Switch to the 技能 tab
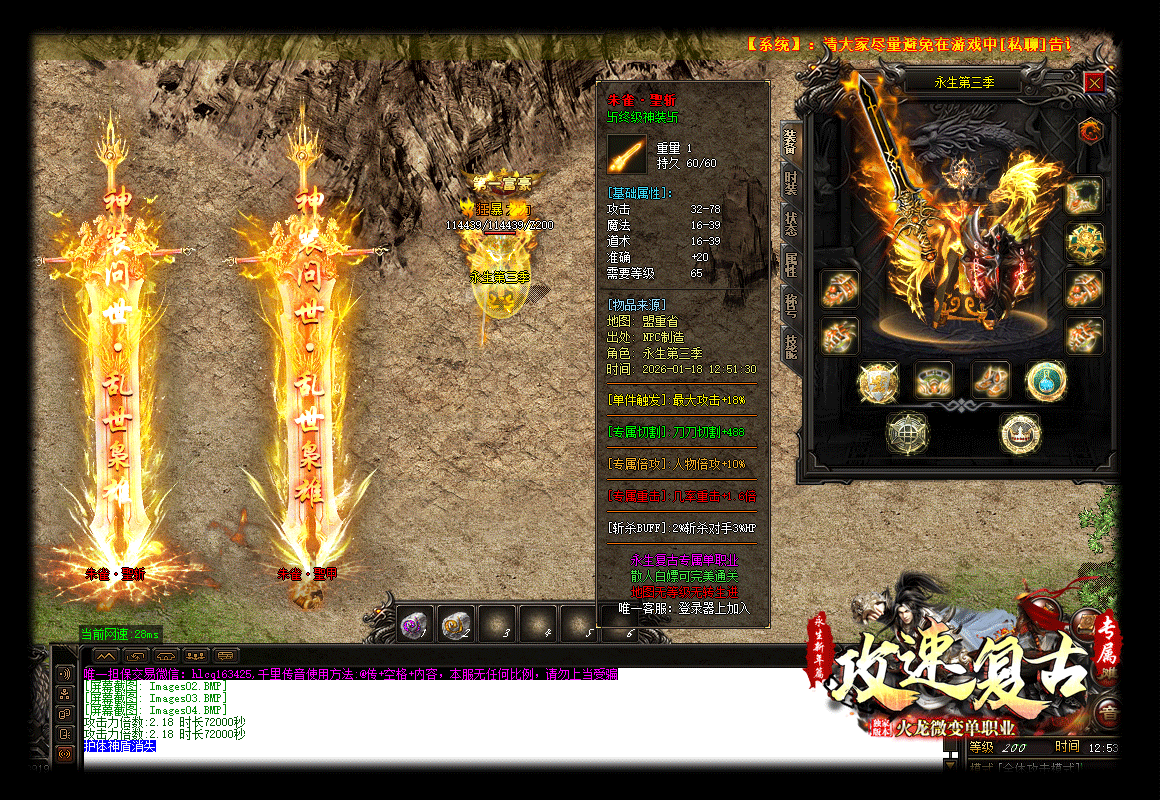Screen dimensions: 1160x800 (791, 345)
